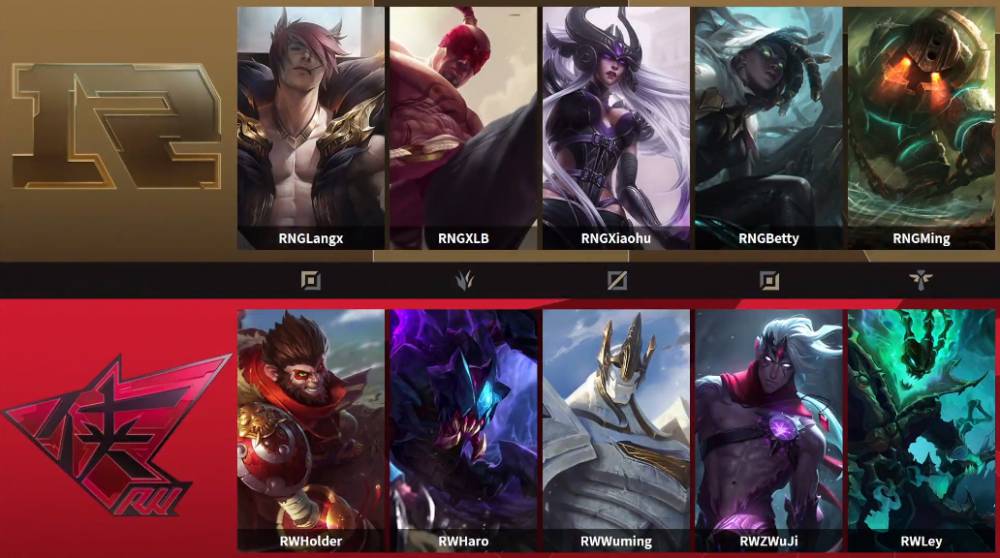1000x558 pixels.
Task: Select RNGMing's Nautilus card
Action: pos(921,128)
